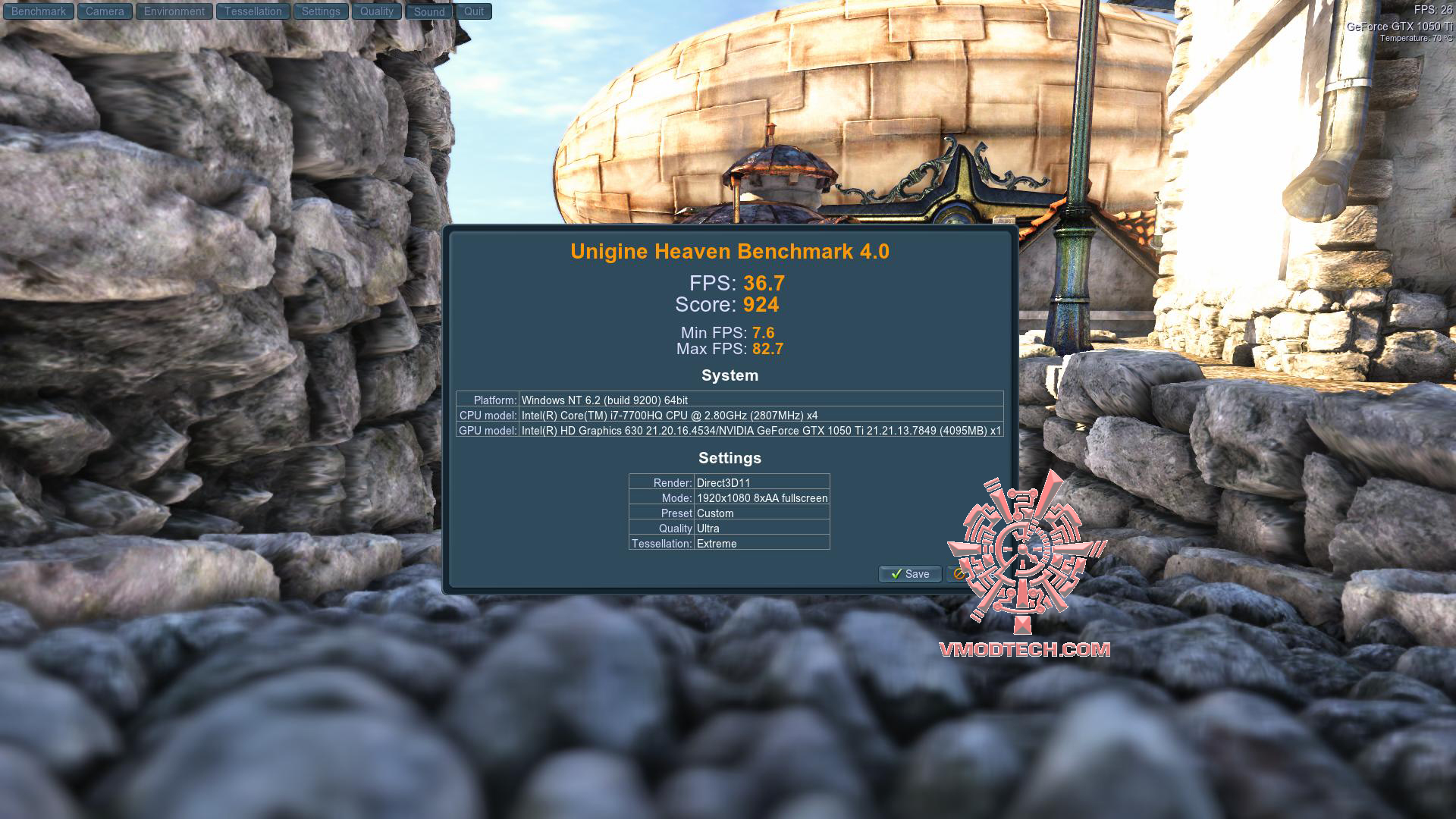Viewport: 1456px width, 819px height.
Task: Toggle the Sound button
Action: coord(429,11)
